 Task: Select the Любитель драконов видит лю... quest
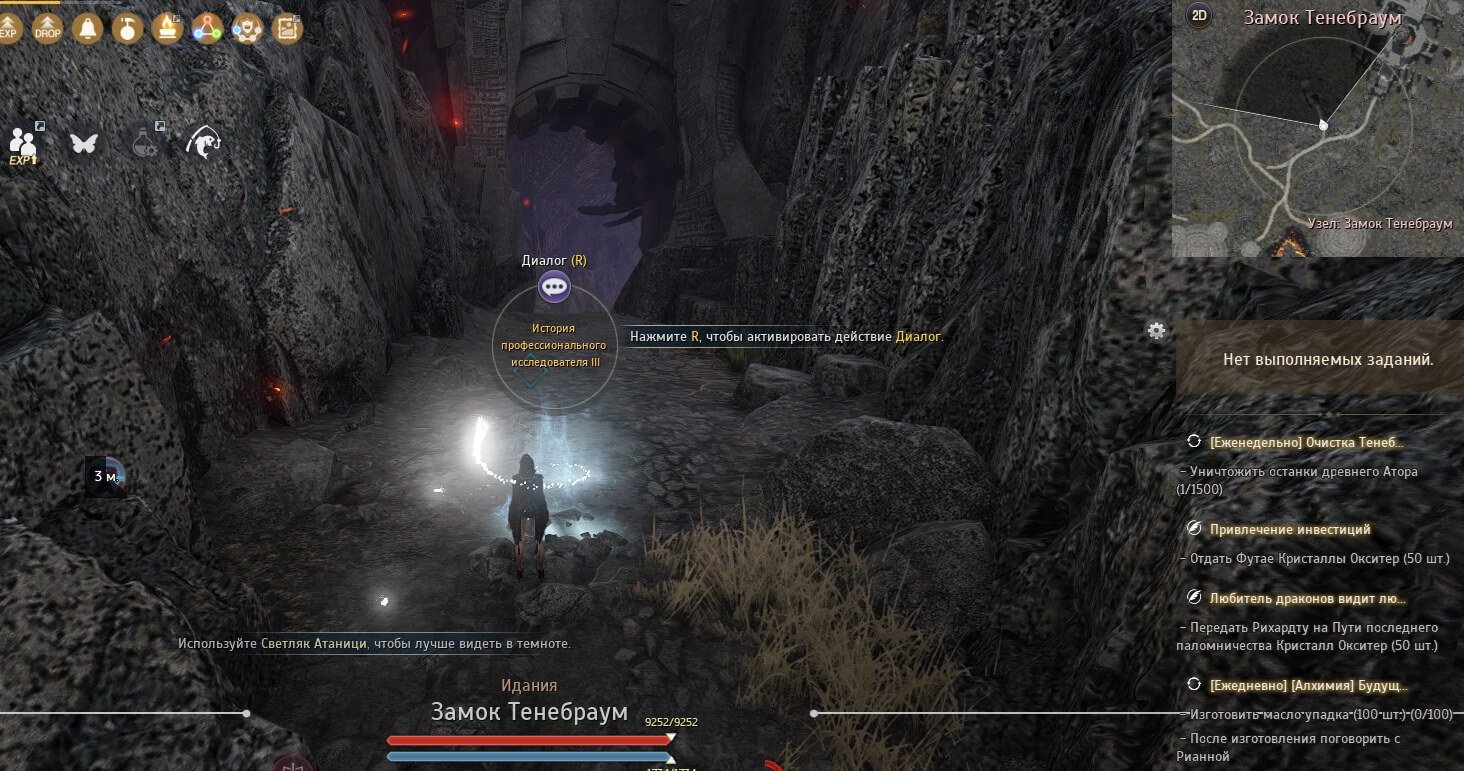1307,599
